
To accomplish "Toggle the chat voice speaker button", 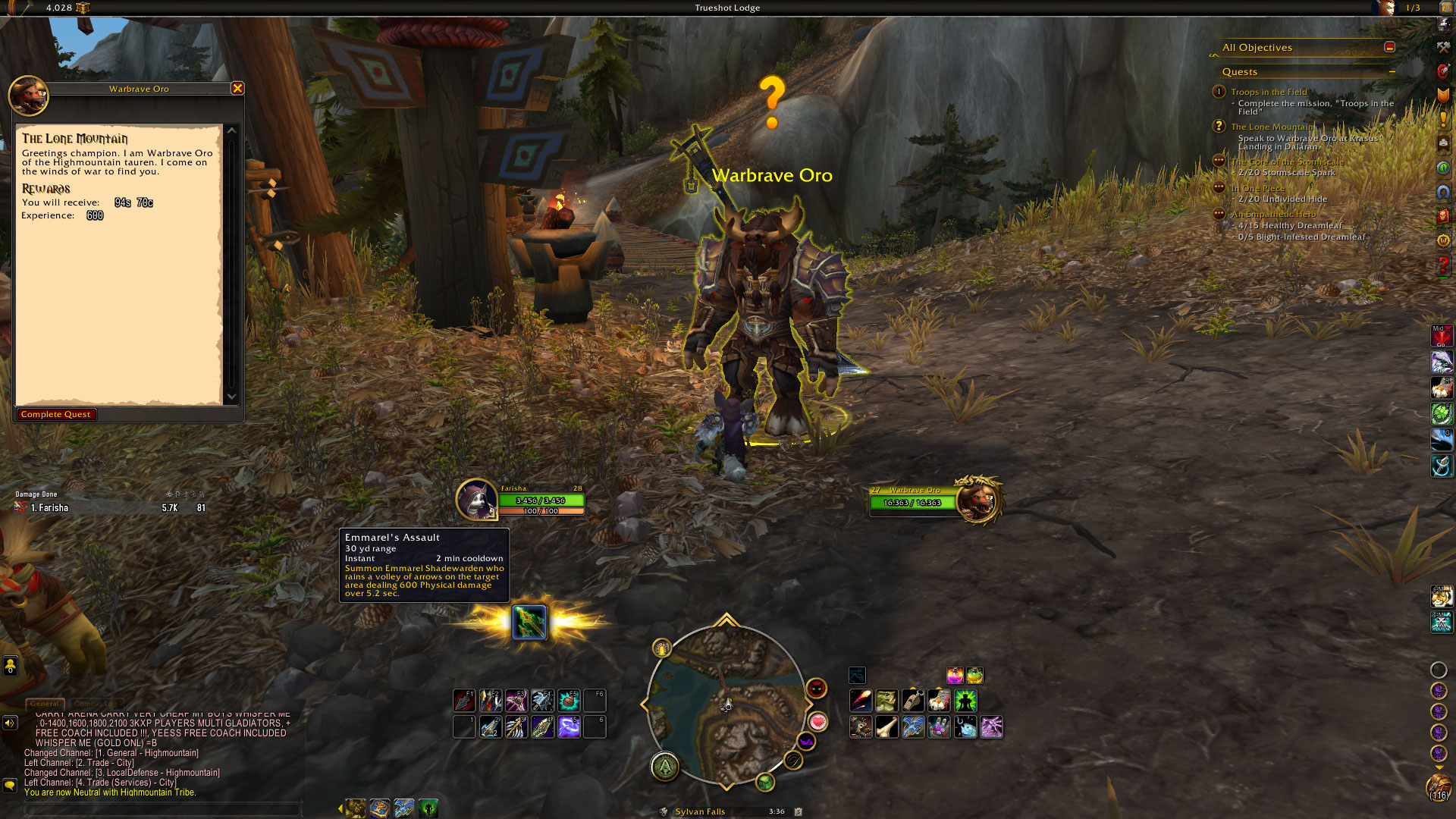I will pyautogui.click(x=10, y=723).
